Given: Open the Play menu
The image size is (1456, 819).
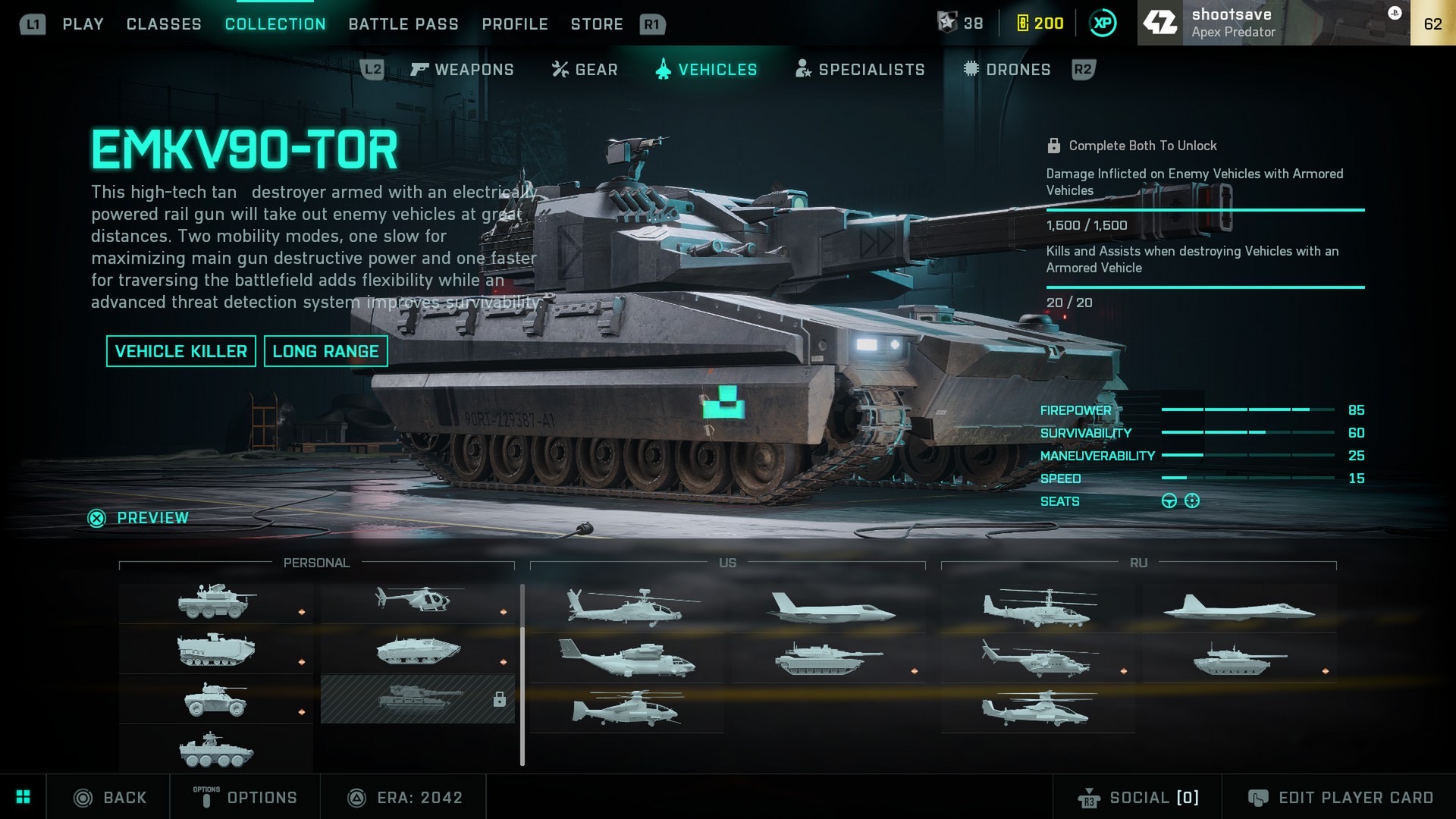Looking at the screenshot, I should (83, 24).
